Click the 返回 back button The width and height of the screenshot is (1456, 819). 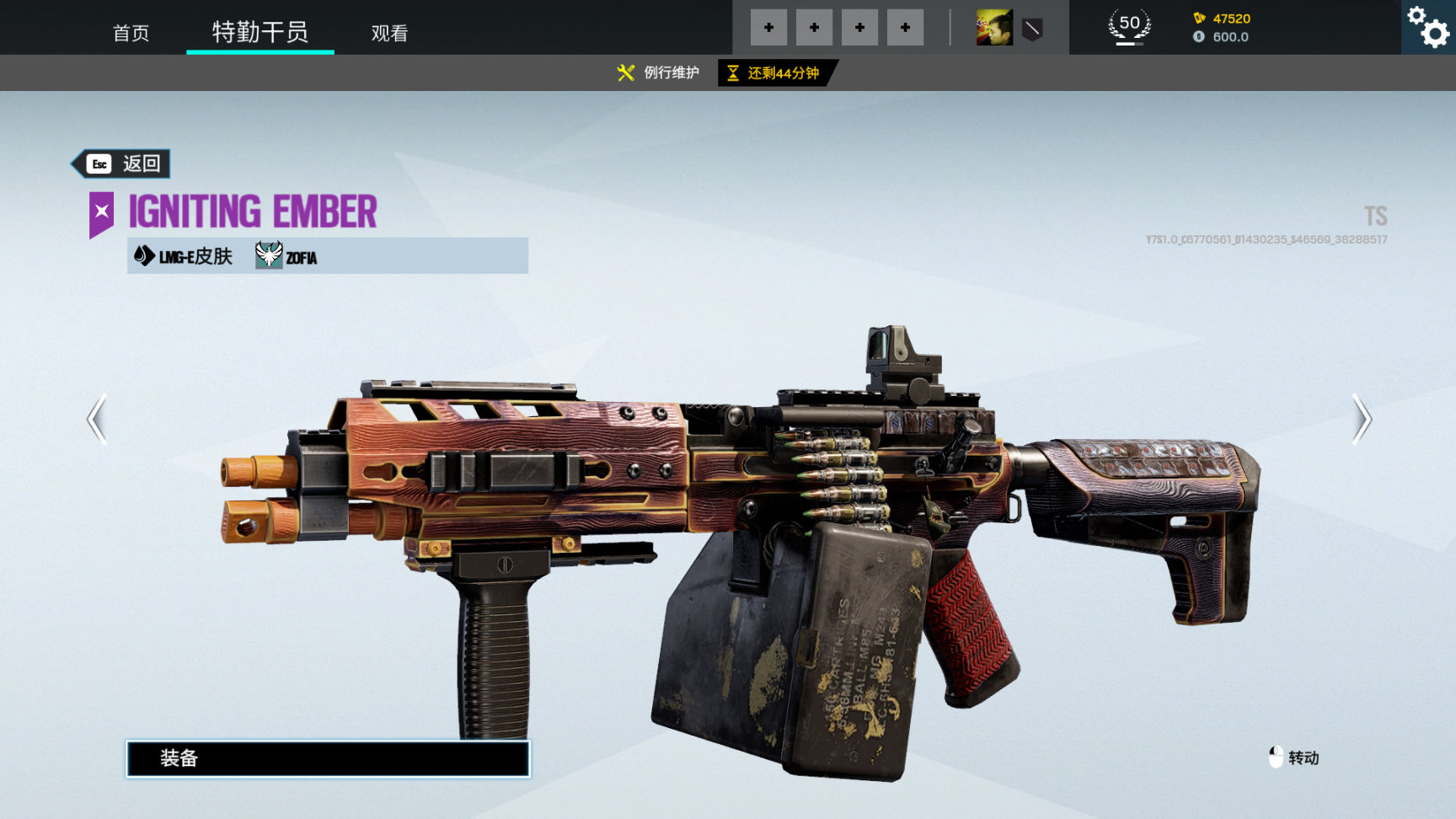[122, 163]
